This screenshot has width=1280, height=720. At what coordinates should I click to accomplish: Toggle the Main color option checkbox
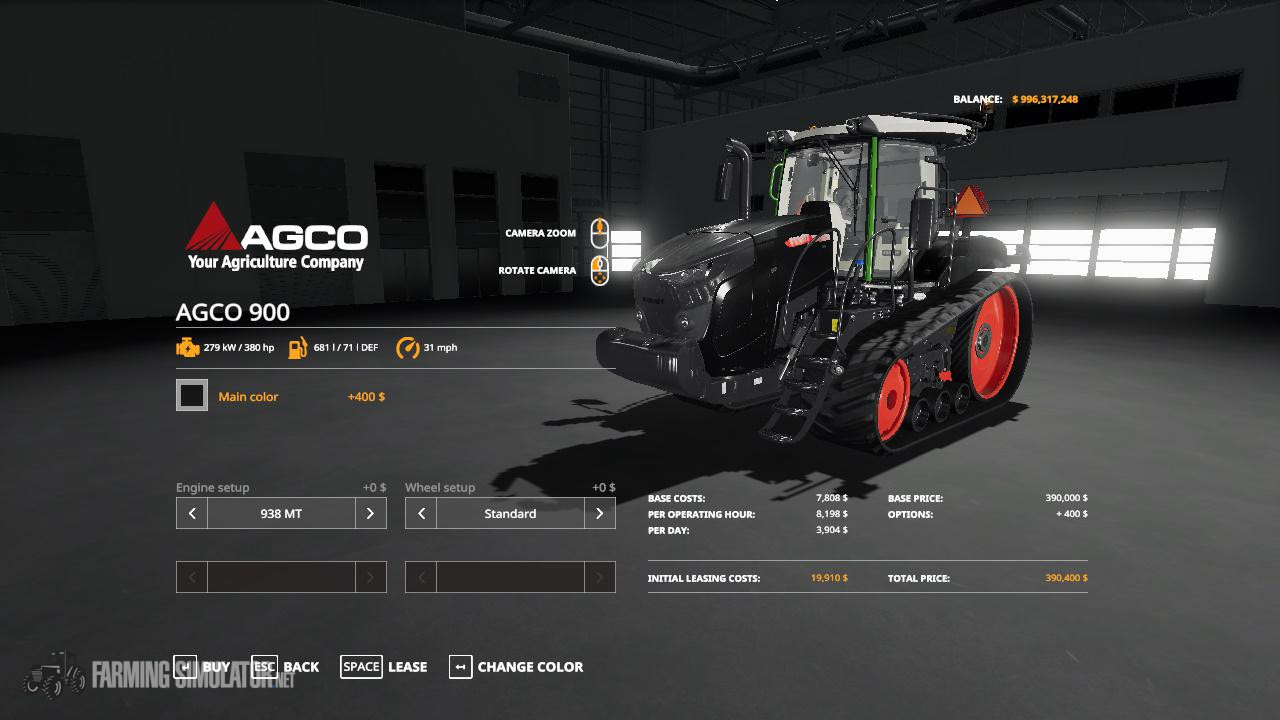pos(191,395)
